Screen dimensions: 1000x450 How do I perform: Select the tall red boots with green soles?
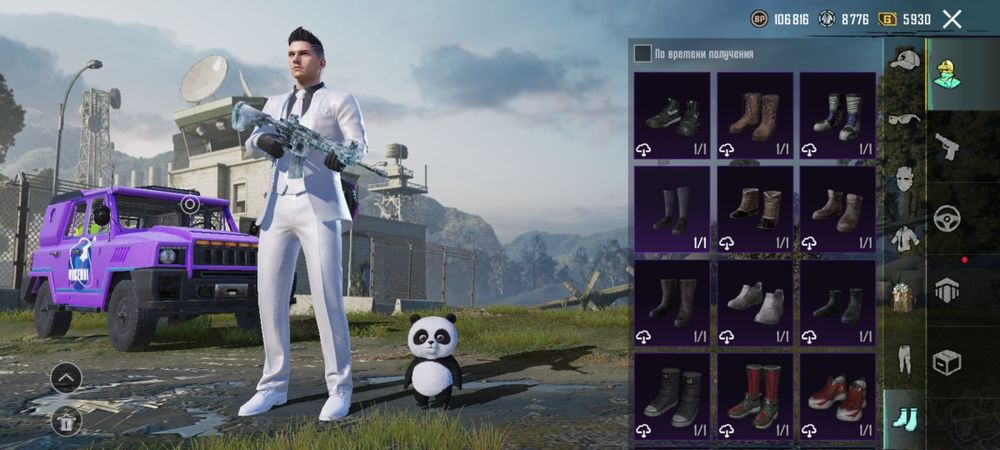pyautogui.click(x=755, y=396)
